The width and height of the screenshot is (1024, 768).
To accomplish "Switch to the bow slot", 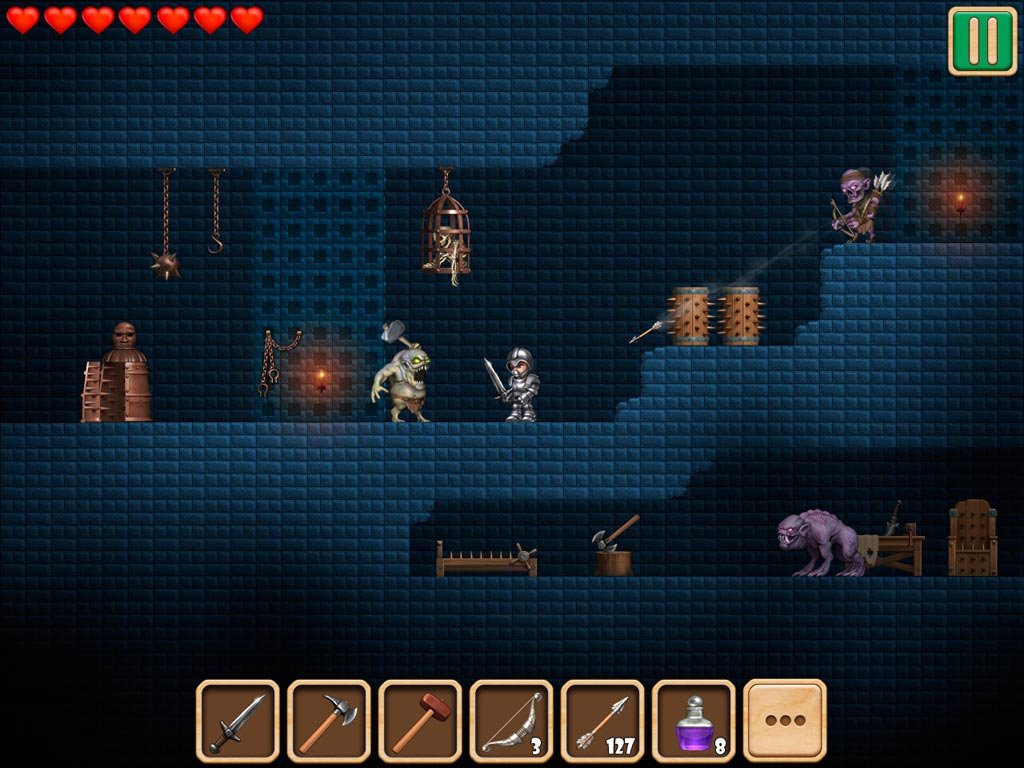I will 510,720.
